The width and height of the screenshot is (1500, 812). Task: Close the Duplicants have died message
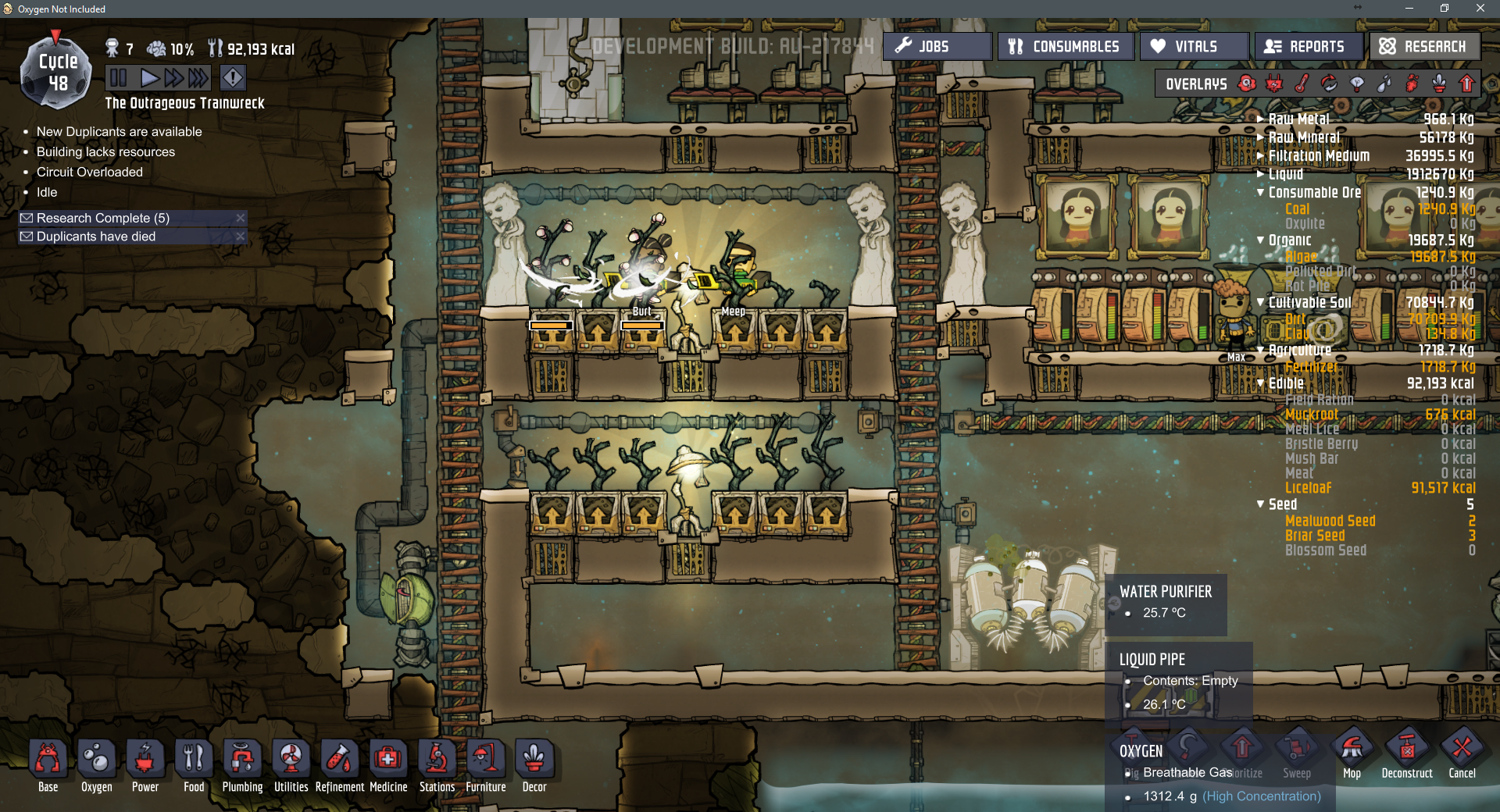pos(241,237)
